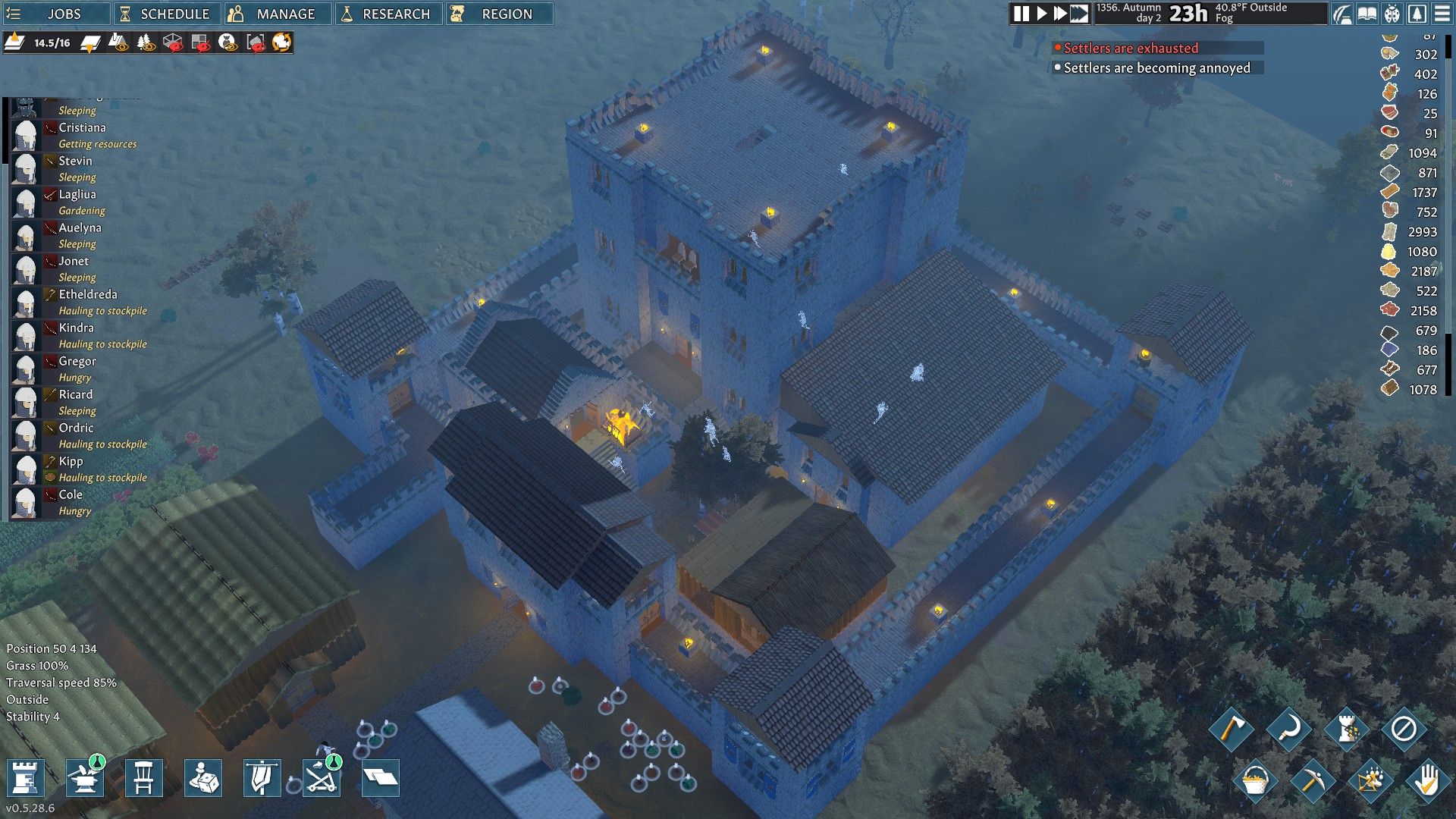
Task: Open the RESEARCH tab
Action: 390,13
